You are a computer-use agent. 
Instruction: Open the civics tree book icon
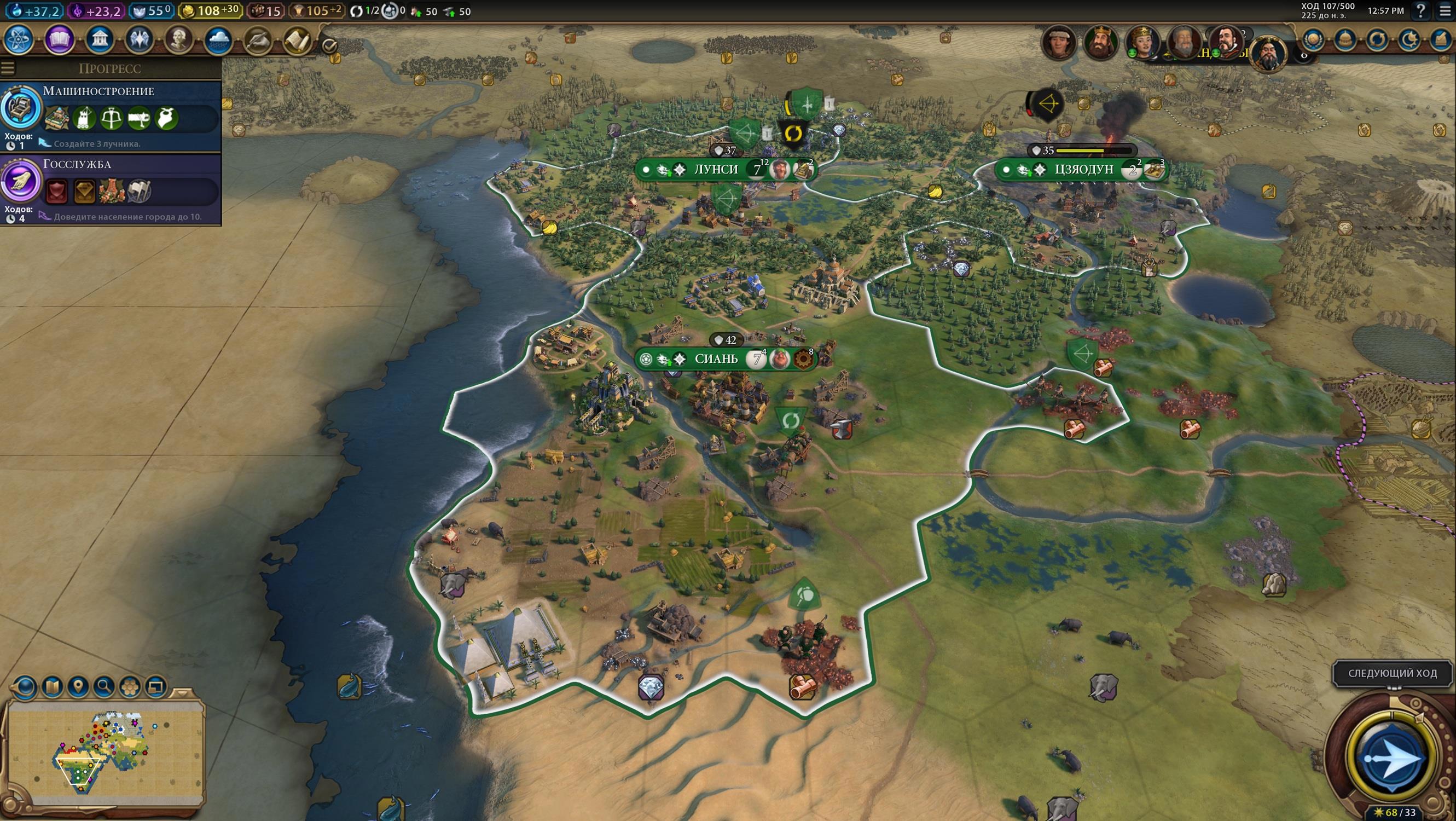pyautogui.click(x=59, y=40)
